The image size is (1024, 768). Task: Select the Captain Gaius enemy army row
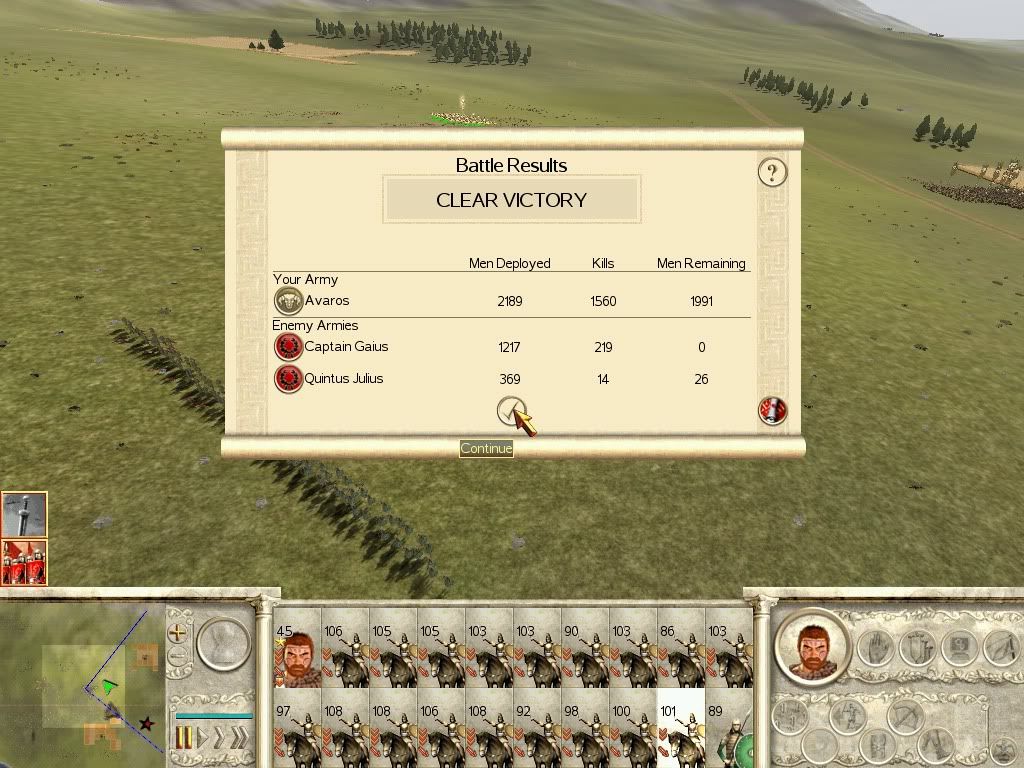click(x=510, y=347)
